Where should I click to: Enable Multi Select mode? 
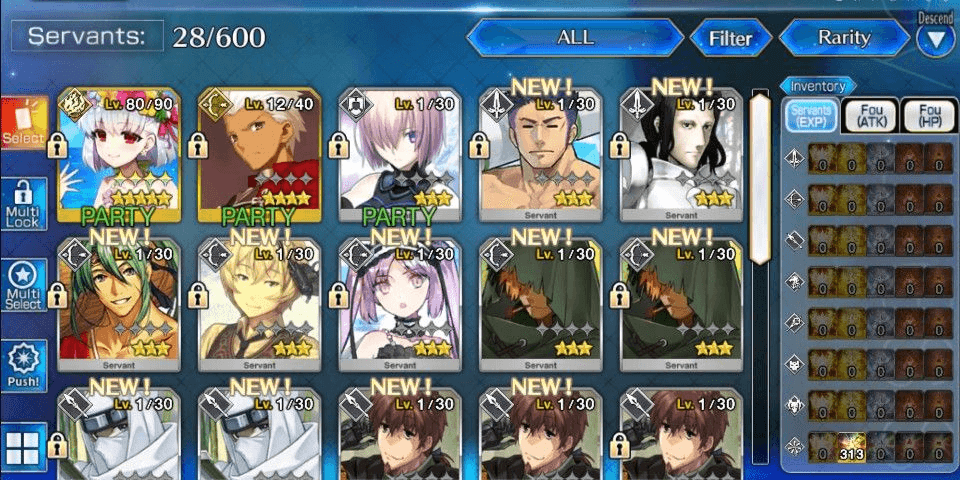(x=23, y=285)
